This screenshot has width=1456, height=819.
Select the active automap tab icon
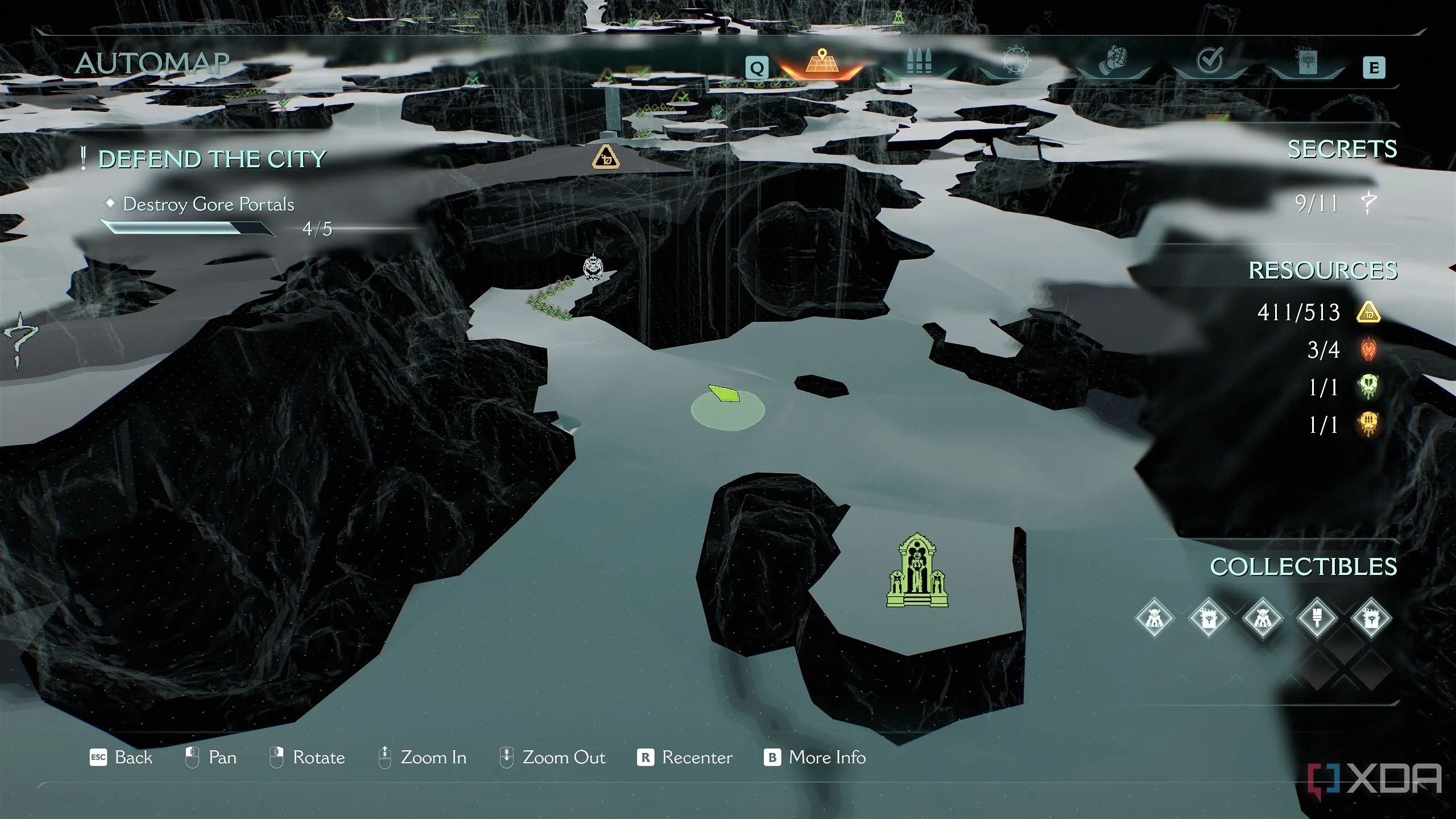821,62
